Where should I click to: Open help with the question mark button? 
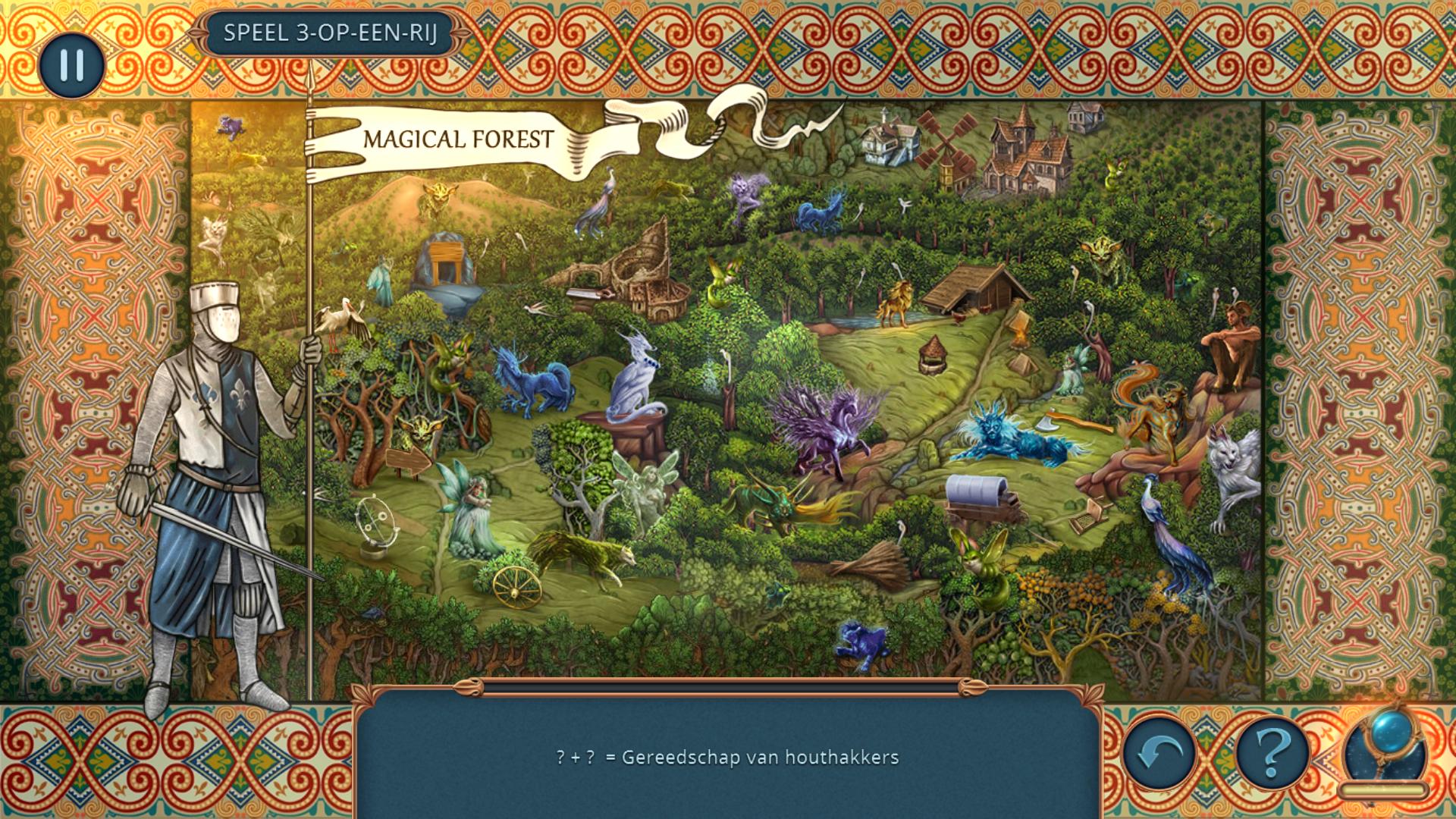(x=1273, y=754)
